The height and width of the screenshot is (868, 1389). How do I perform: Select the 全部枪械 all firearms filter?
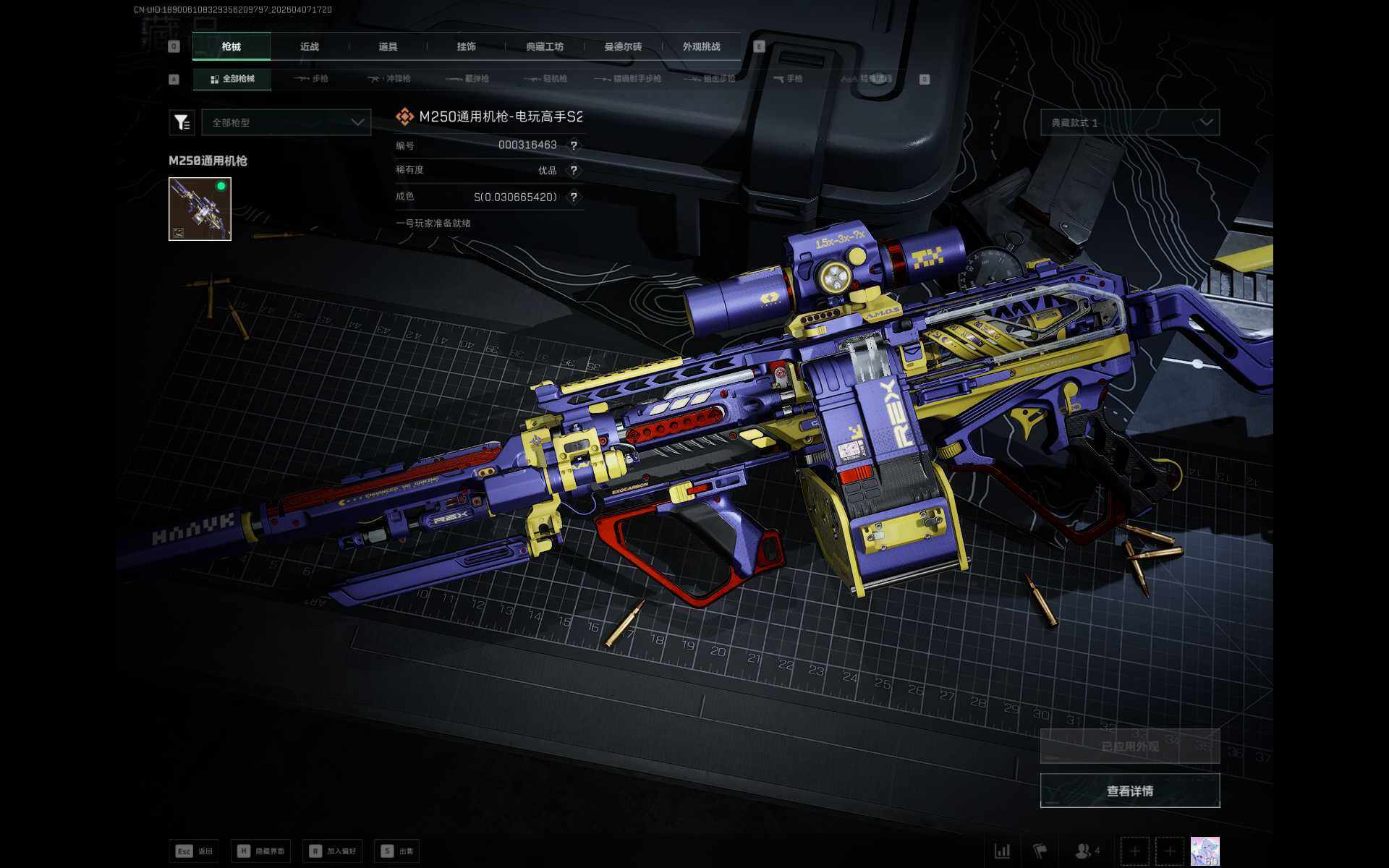[x=232, y=79]
